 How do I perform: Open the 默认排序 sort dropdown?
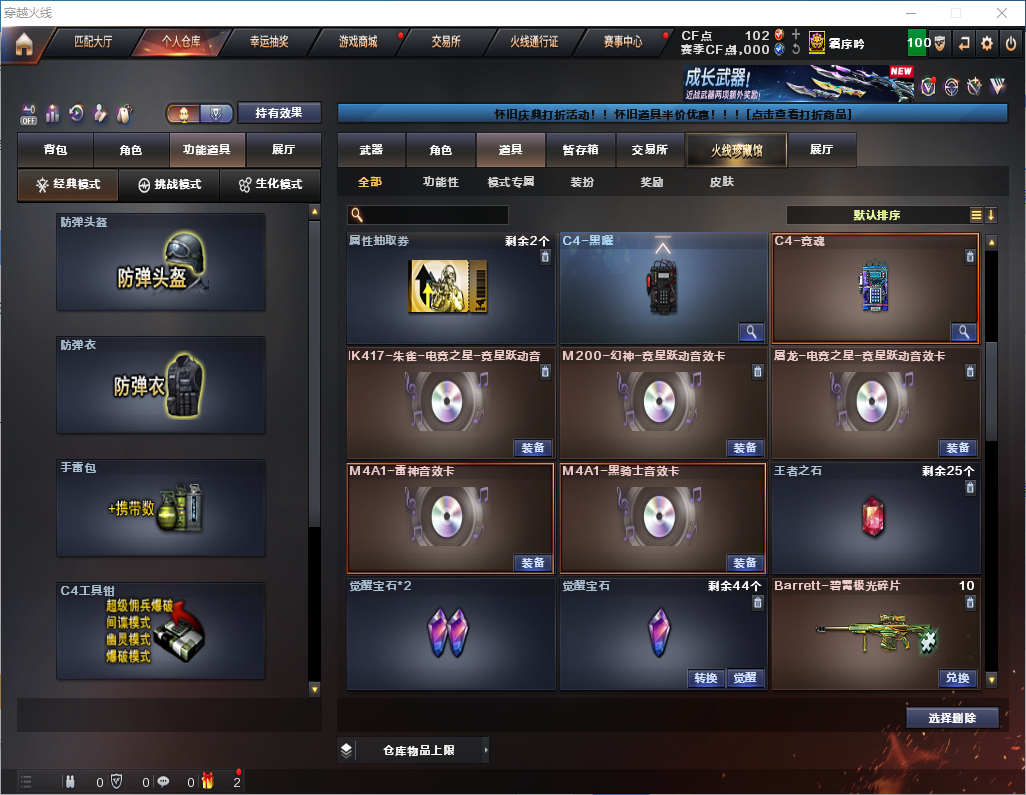click(x=876, y=215)
